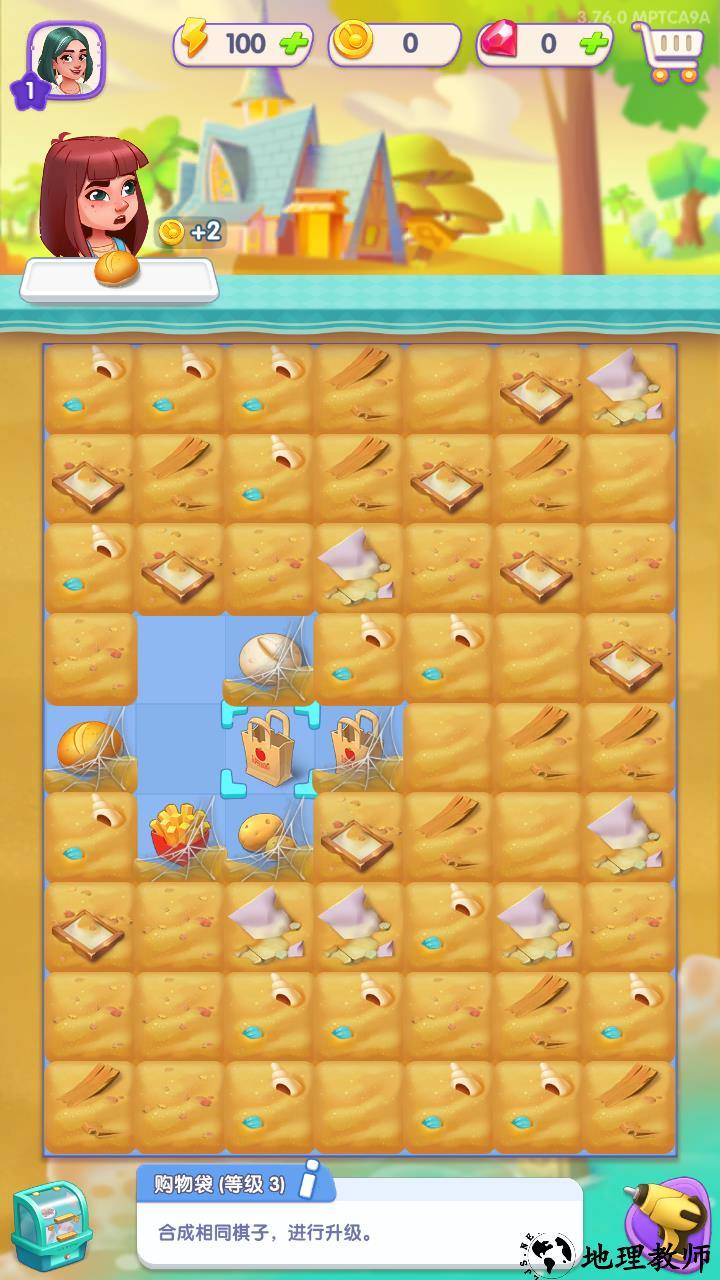Select the highlighted shopping bag tile
This screenshot has width=720, height=1280.
pos(269,749)
